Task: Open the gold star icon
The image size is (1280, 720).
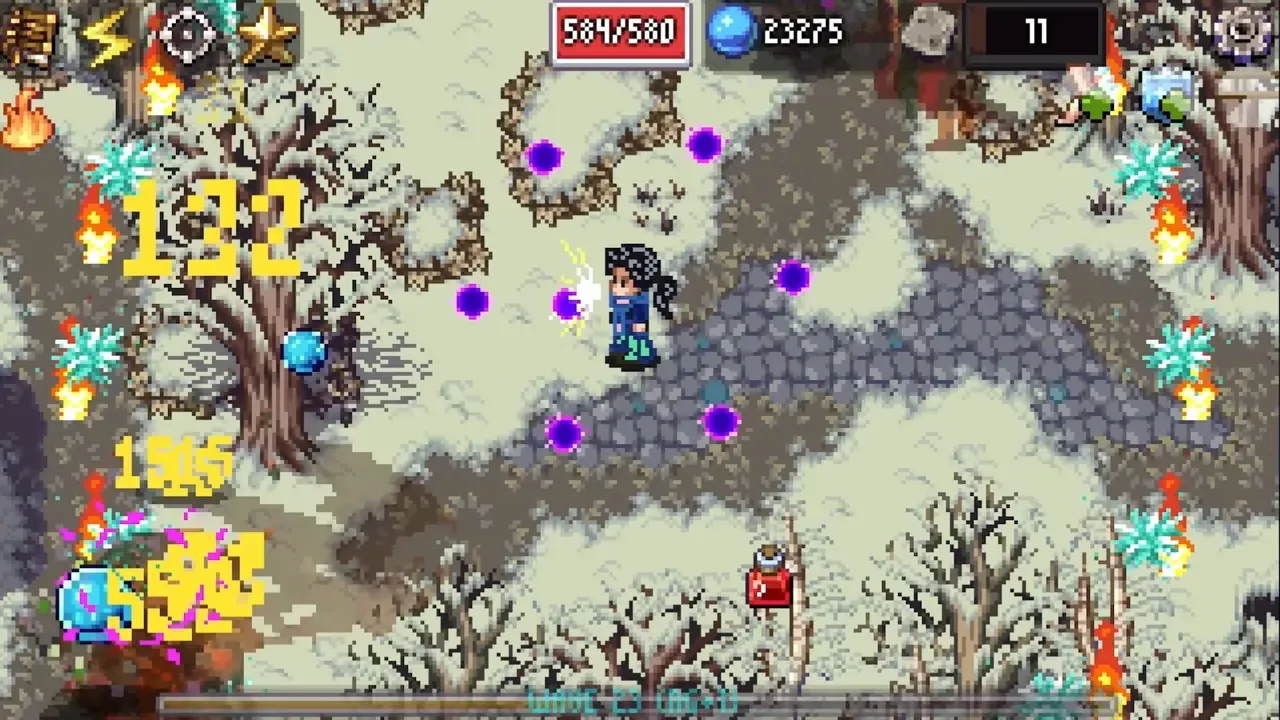Action: tap(267, 36)
